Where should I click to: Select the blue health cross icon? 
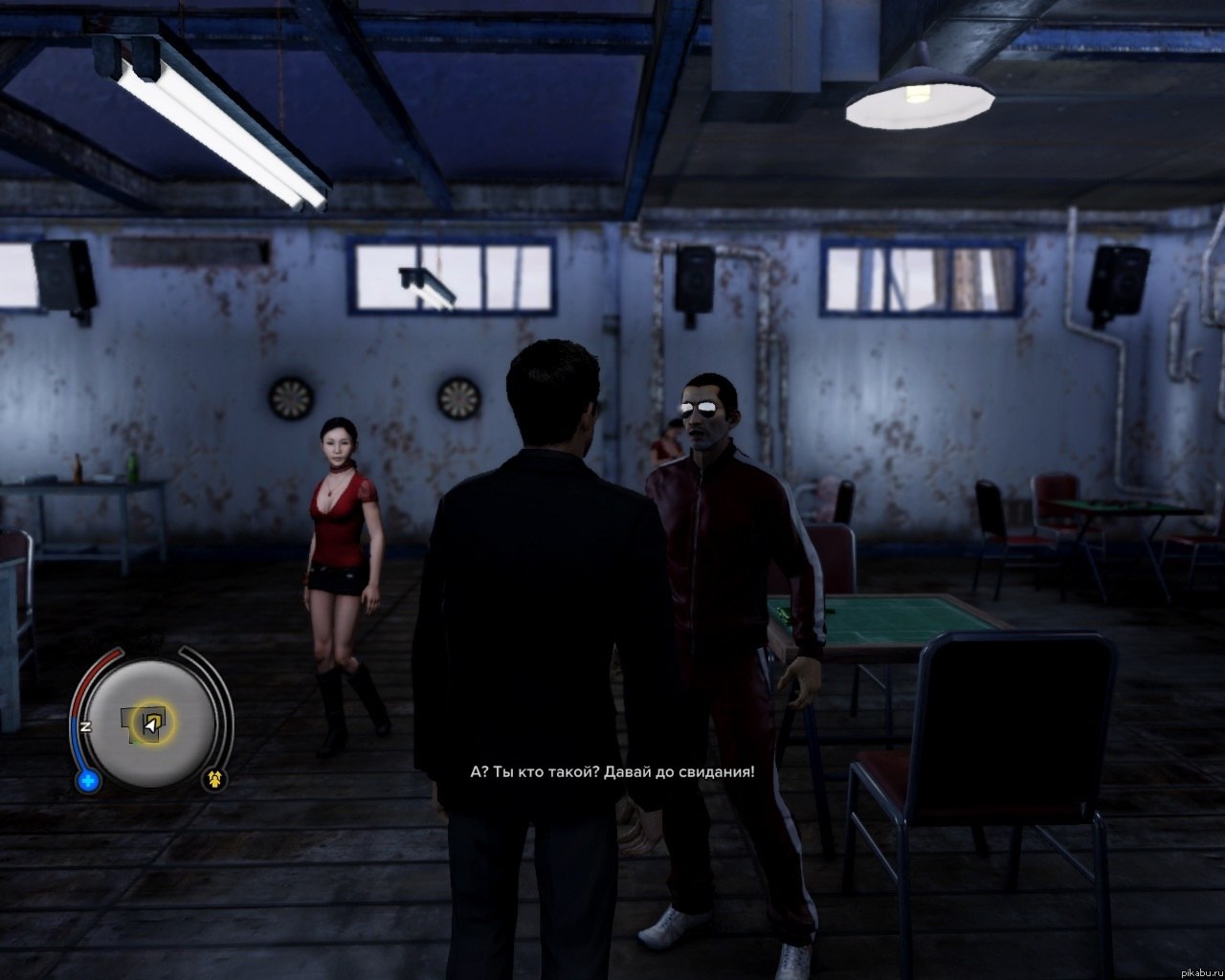(90, 781)
